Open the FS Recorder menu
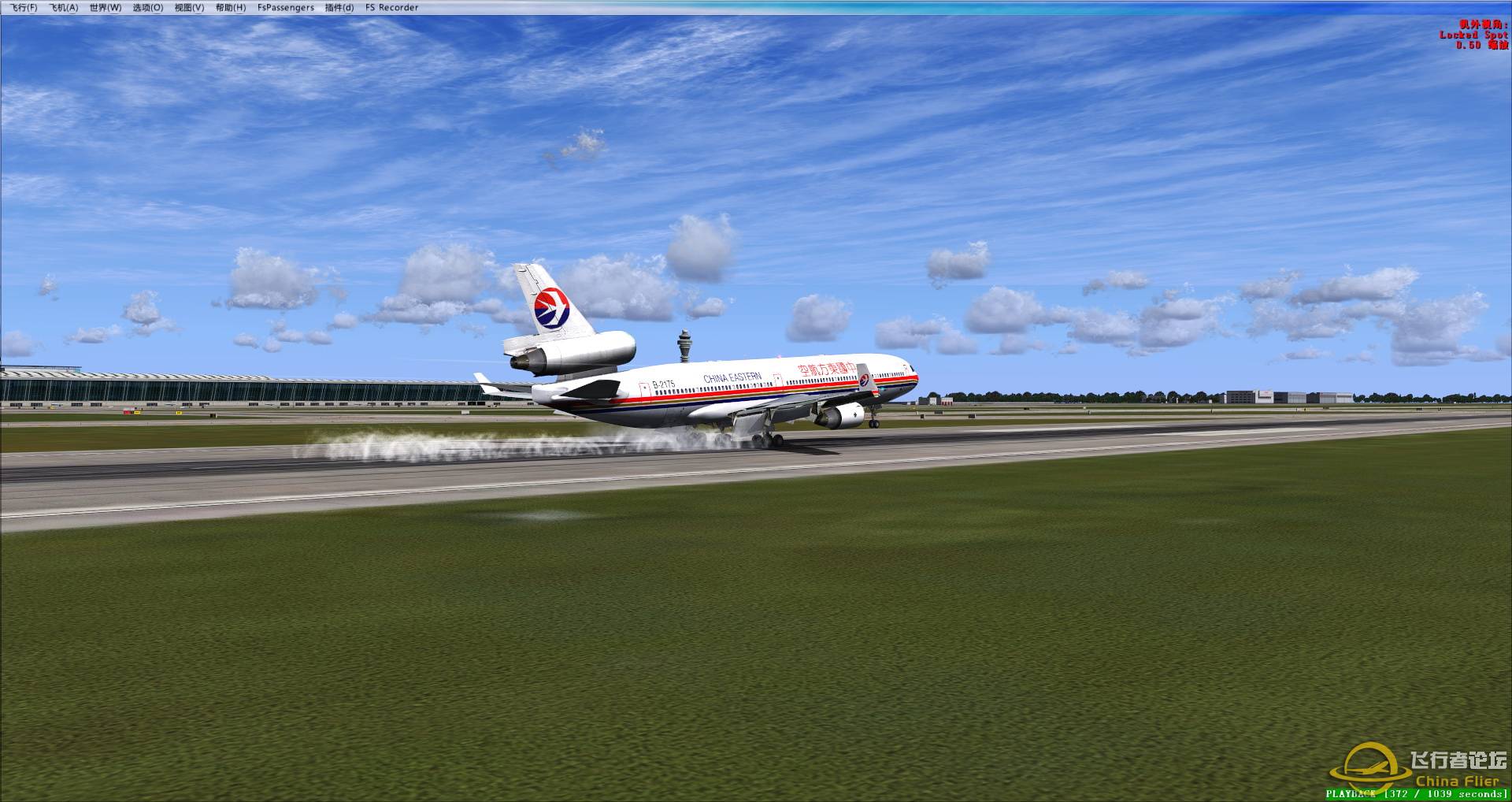 [391, 7]
